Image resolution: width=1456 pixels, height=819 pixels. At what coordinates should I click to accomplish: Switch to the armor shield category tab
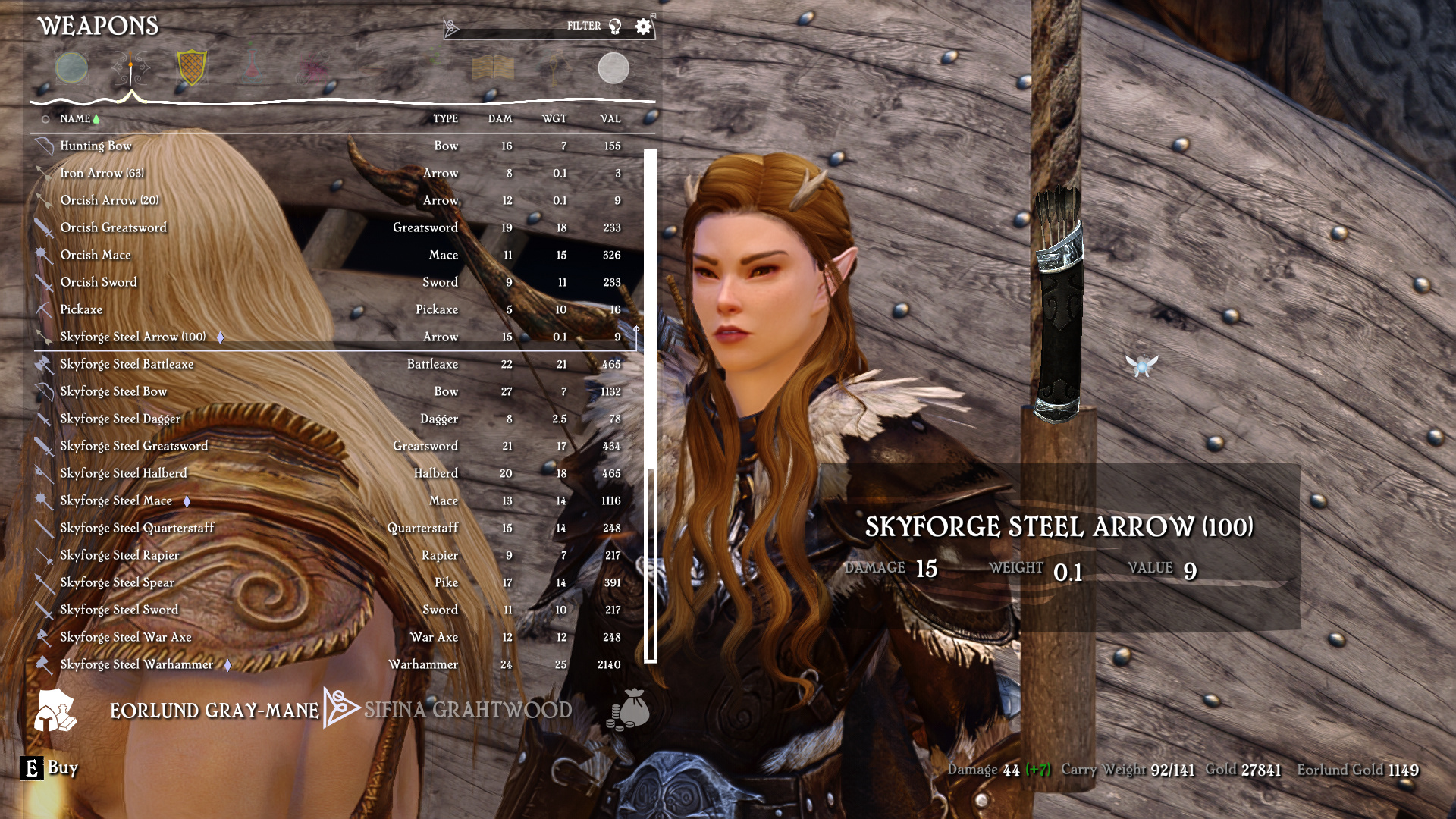click(191, 68)
